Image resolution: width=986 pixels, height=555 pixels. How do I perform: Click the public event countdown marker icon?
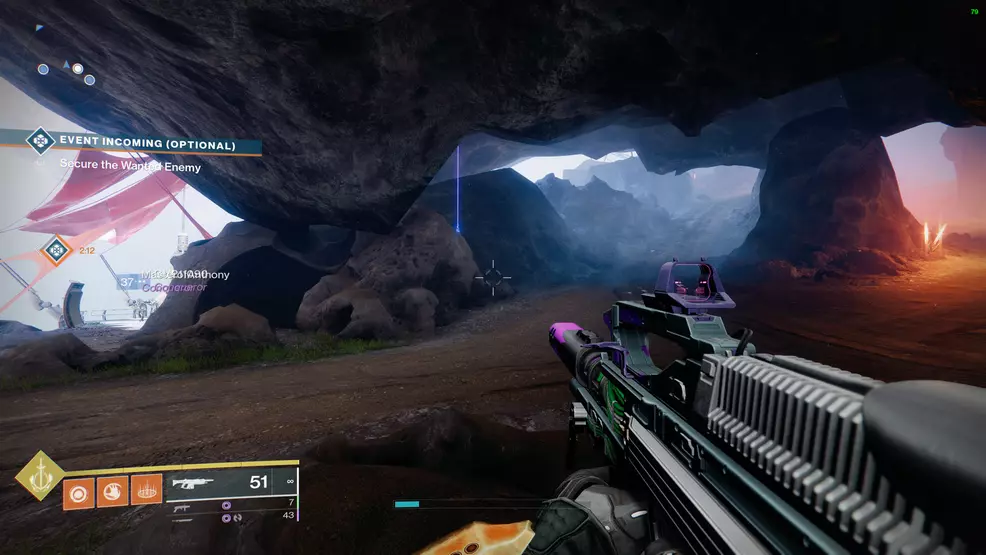click(x=55, y=249)
